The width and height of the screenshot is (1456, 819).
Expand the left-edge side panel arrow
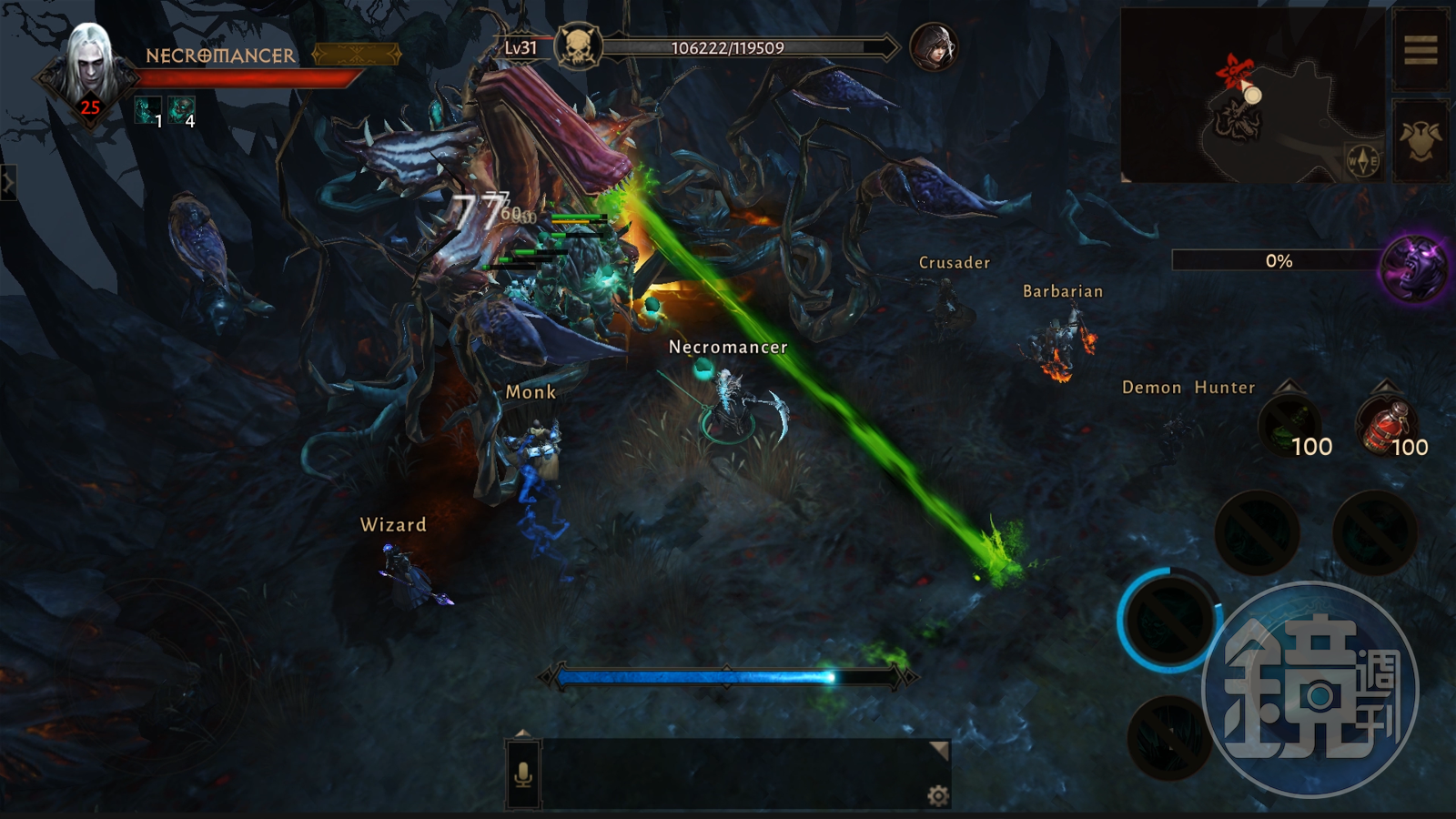(8, 183)
